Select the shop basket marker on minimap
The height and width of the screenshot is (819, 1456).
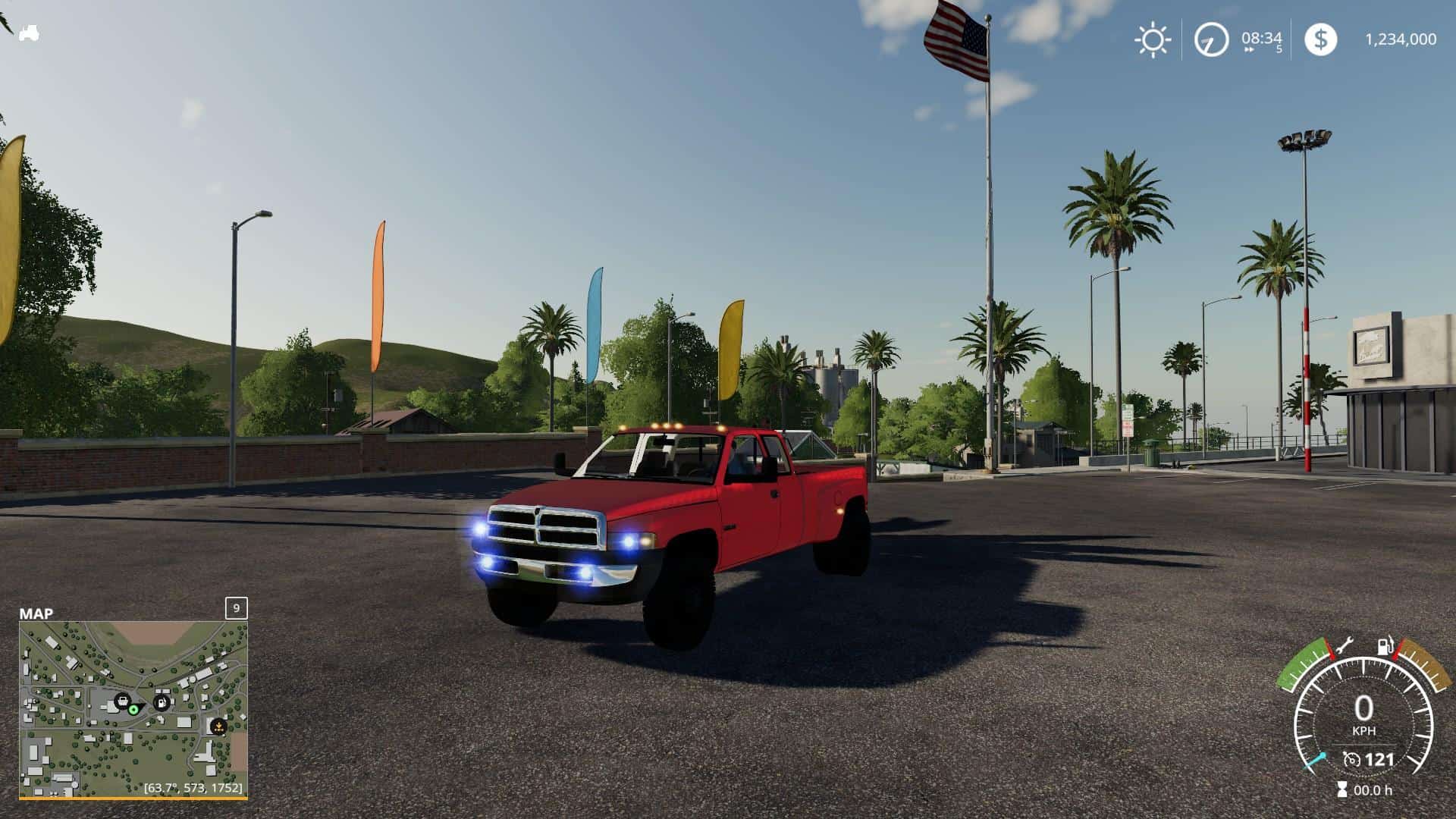point(121,700)
